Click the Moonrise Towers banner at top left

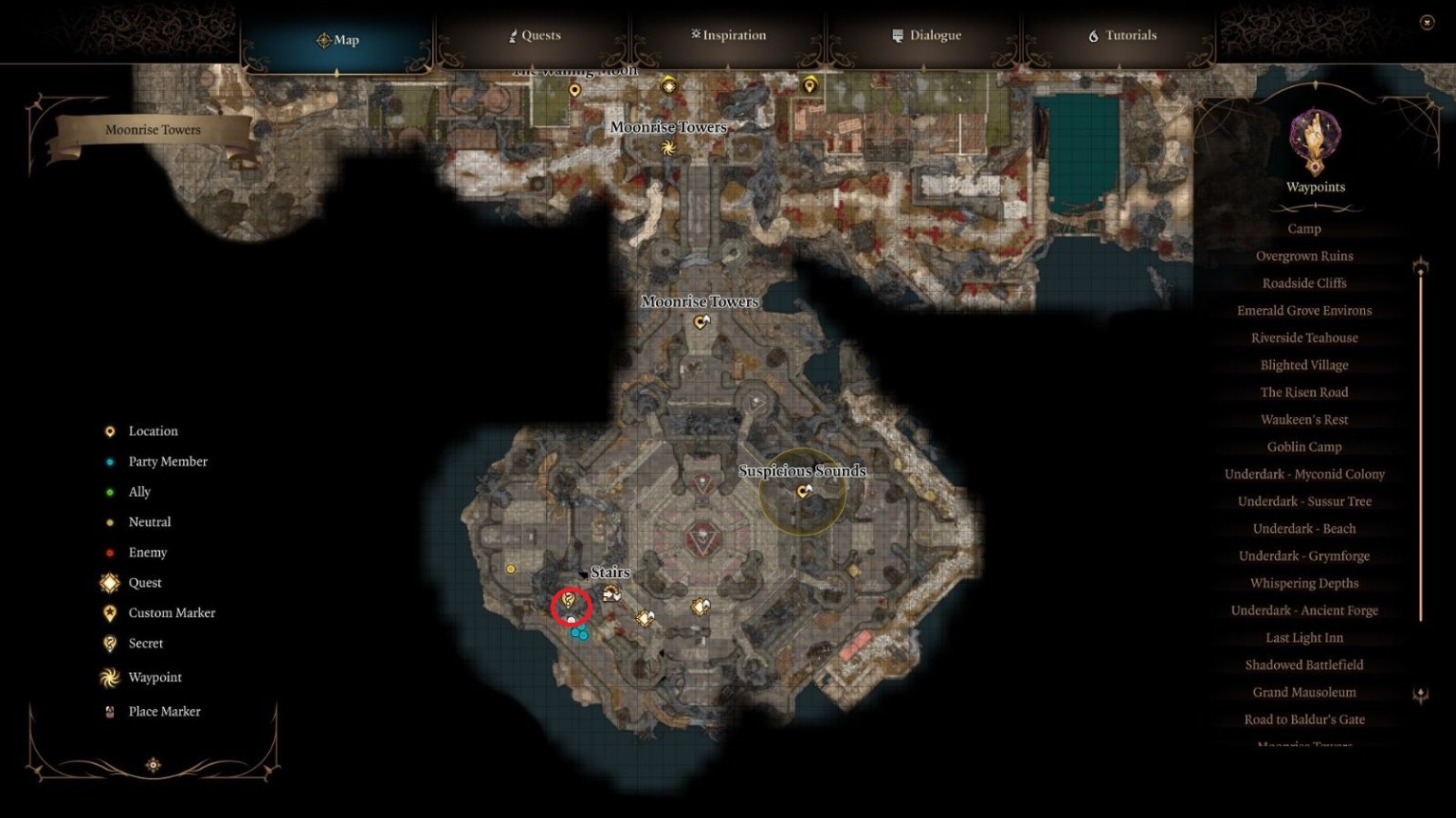(x=154, y=129)
